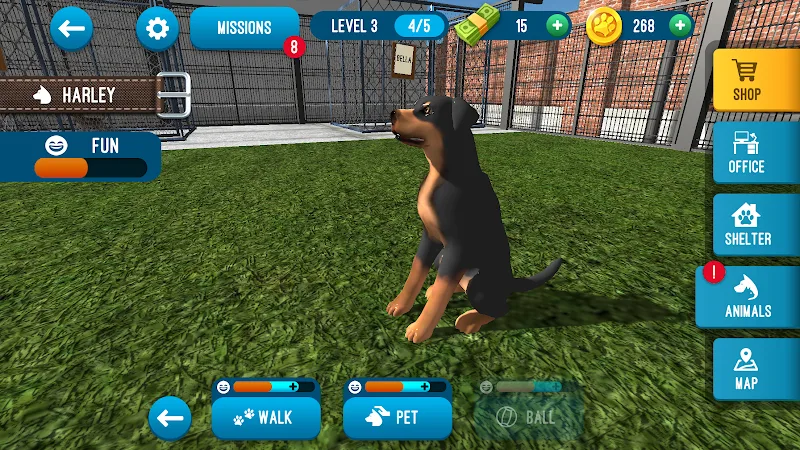Open the gear settings menu

[x=157, y=28]
